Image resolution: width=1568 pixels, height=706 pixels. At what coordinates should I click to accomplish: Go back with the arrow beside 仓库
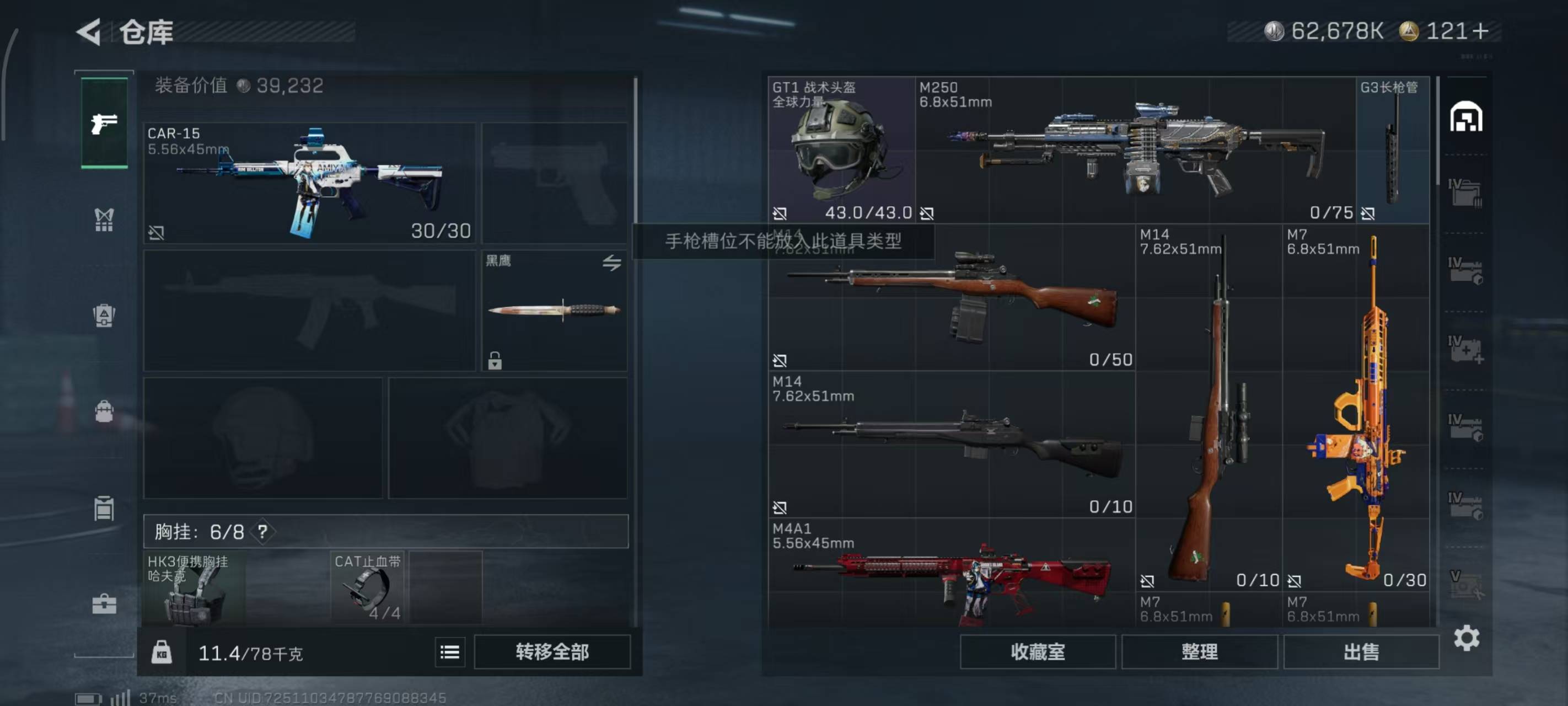tap(89, 31)
